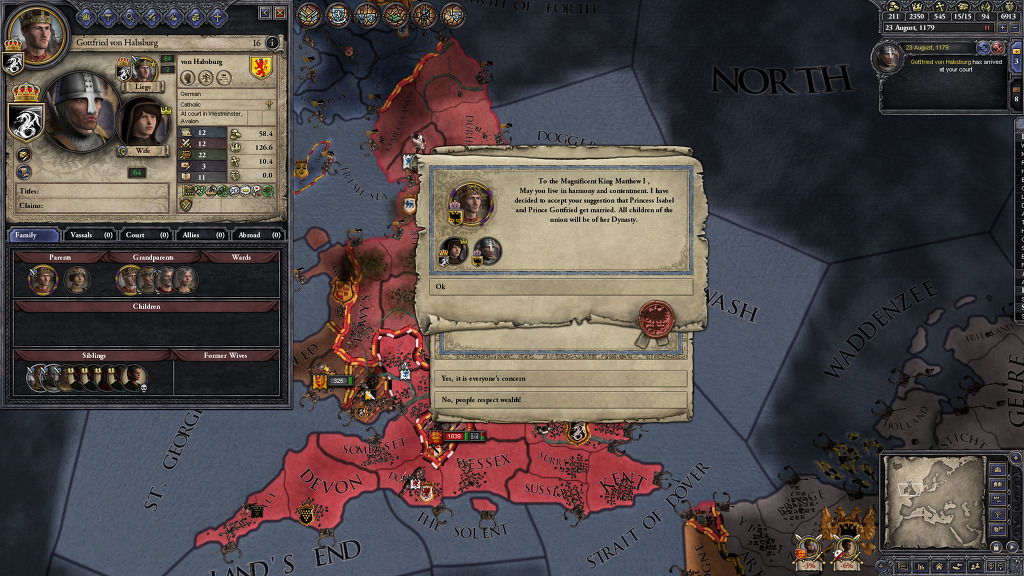The image size is (1024, 576).
Task: Go back using the left arrow button
Action: pyautogui.click(x=264, y=13)
